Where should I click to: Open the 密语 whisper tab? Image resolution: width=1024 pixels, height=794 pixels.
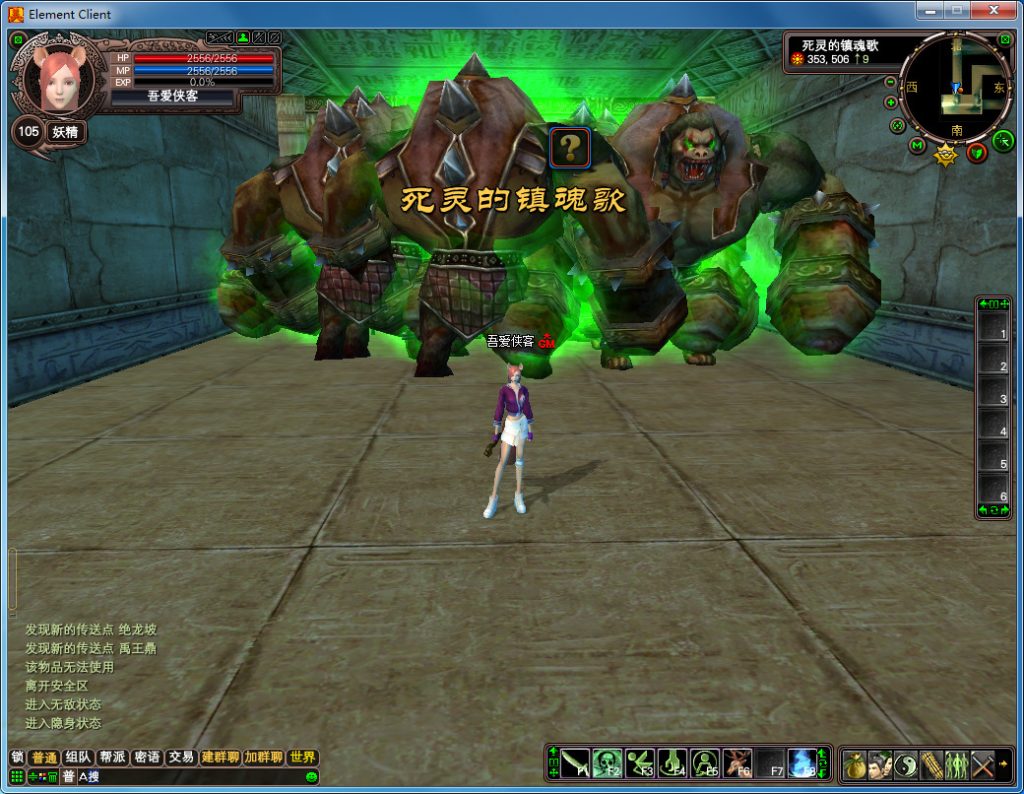click(147, 757)
